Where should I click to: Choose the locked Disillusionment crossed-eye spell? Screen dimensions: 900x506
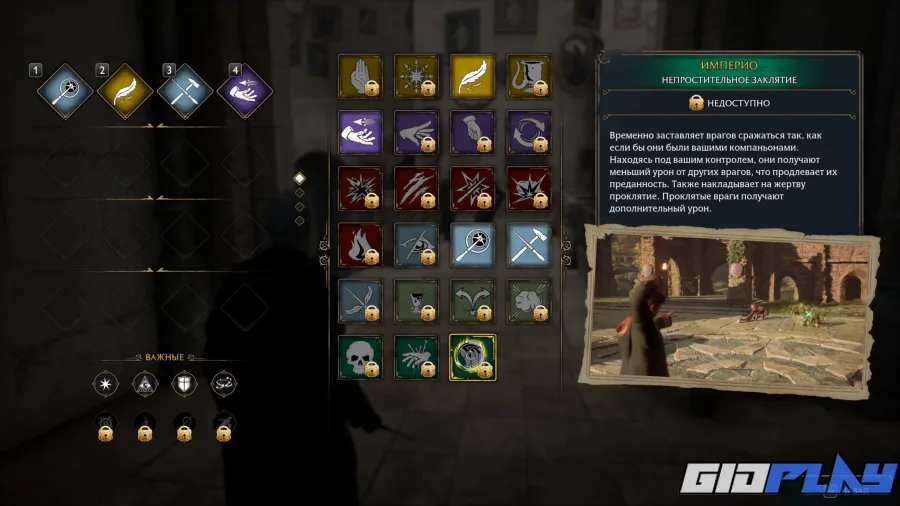[x=416, y=244]
